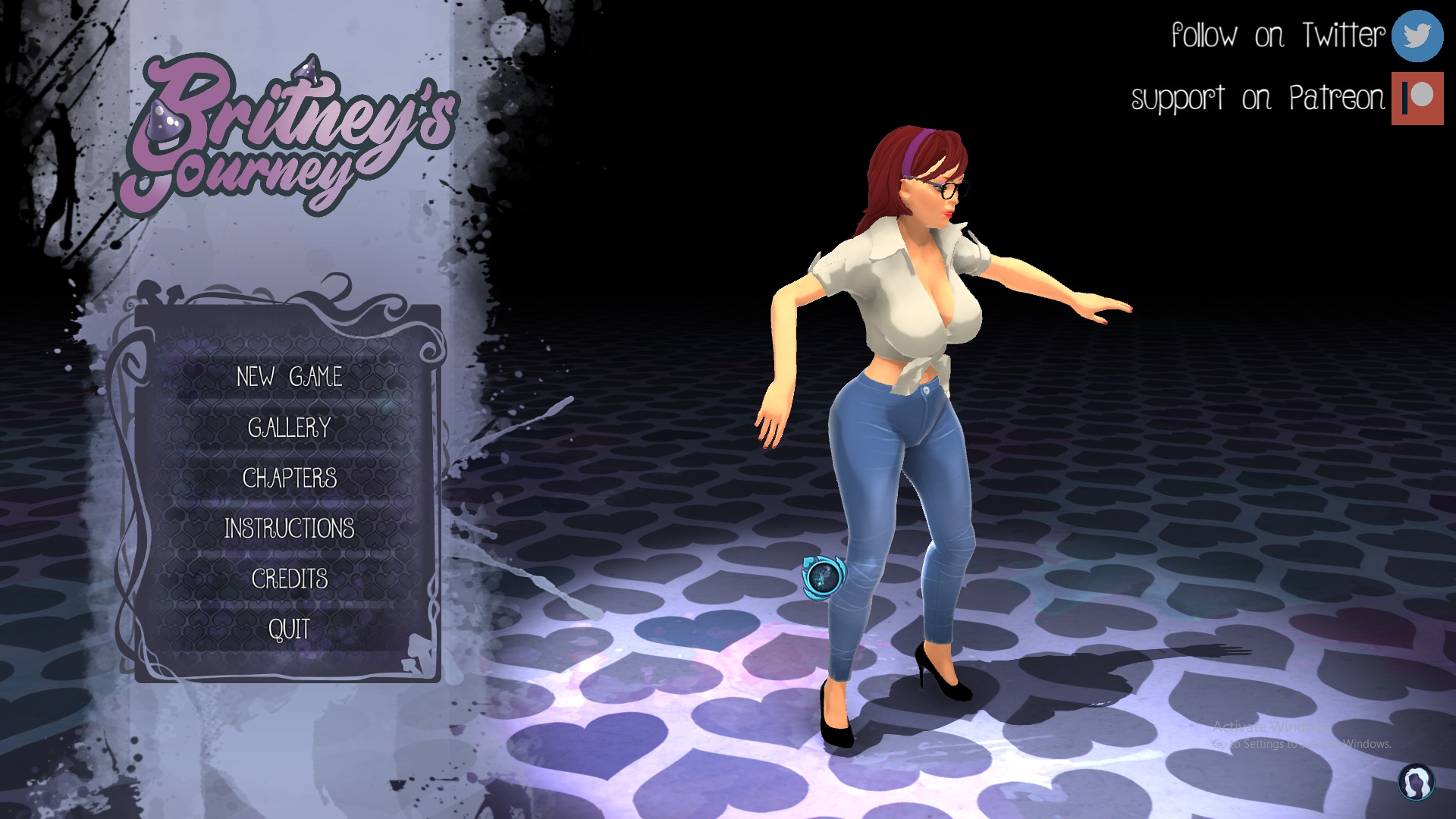This screenshot has height=819, width=1456.
Task: Click the Twitter bird icon
Action: [1417, 36]
